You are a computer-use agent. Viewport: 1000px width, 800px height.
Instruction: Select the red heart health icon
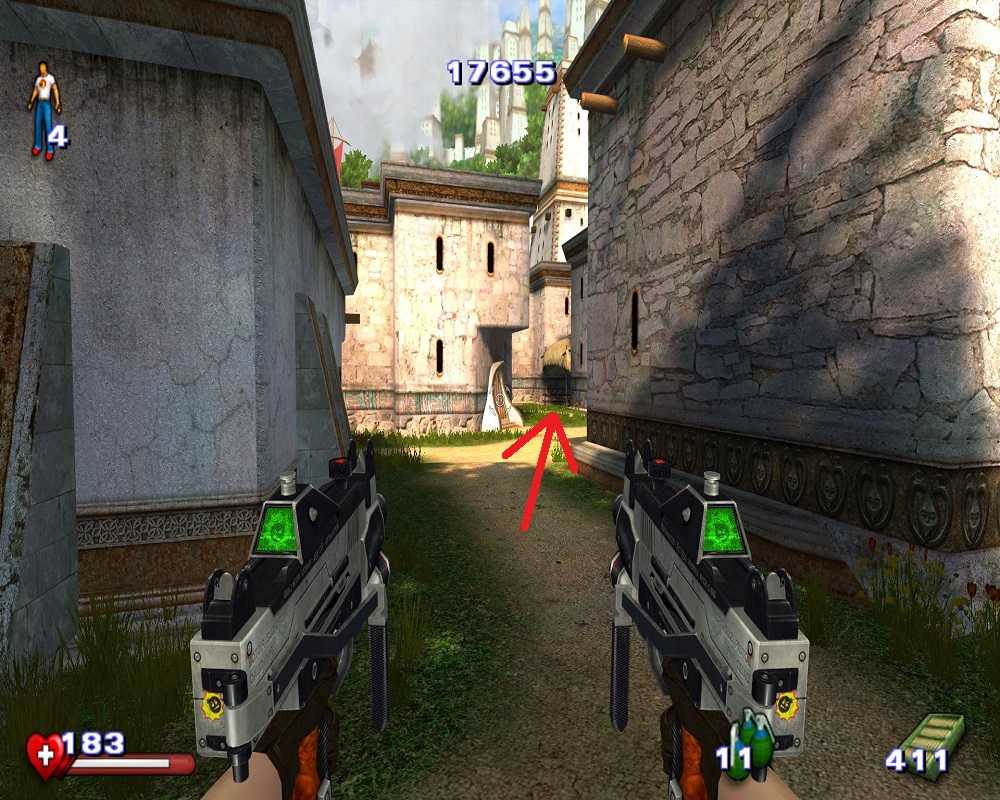coord(46,755)
